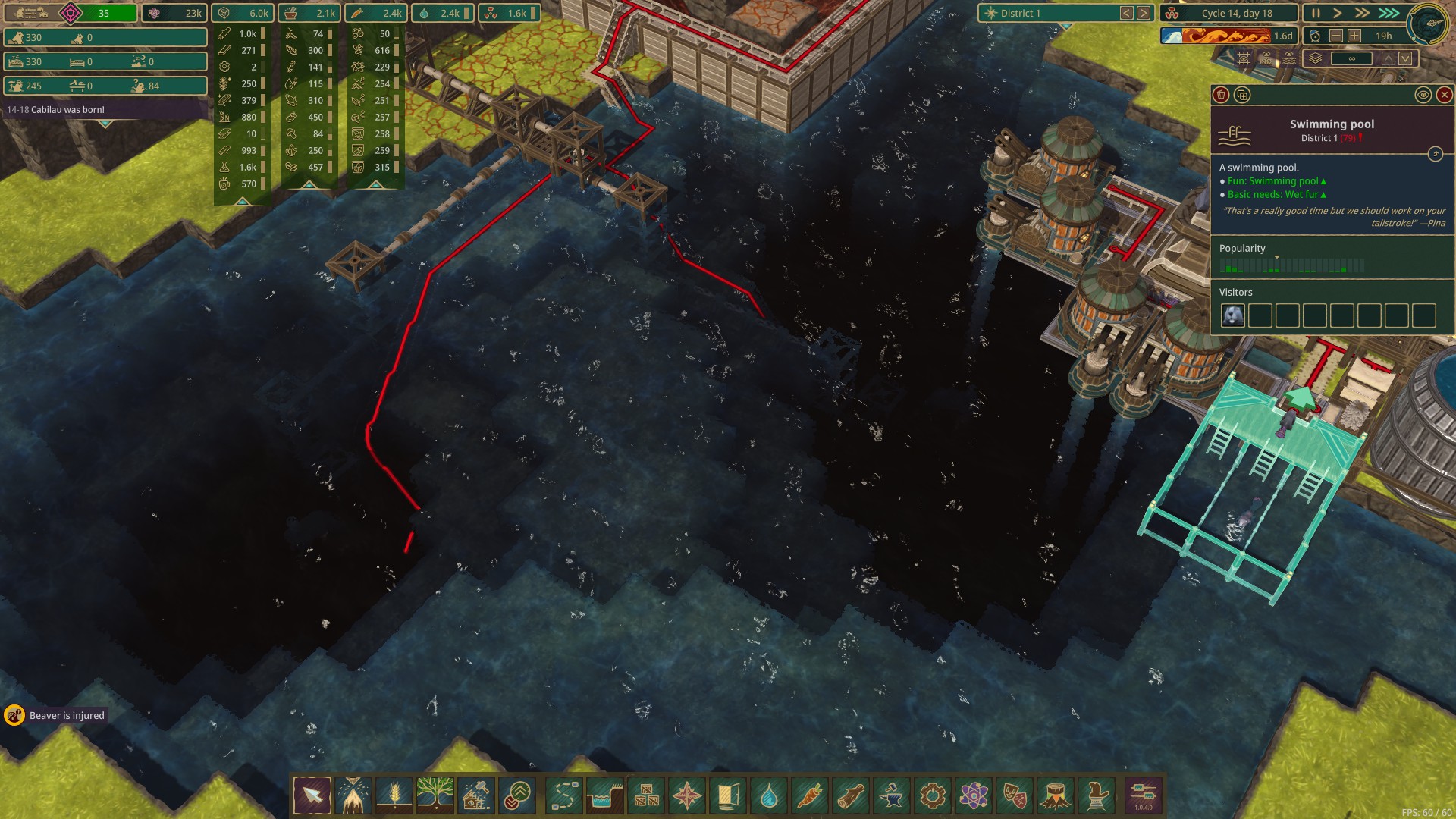
Task: Open the science atom category
Action: [x=974, y=795]
